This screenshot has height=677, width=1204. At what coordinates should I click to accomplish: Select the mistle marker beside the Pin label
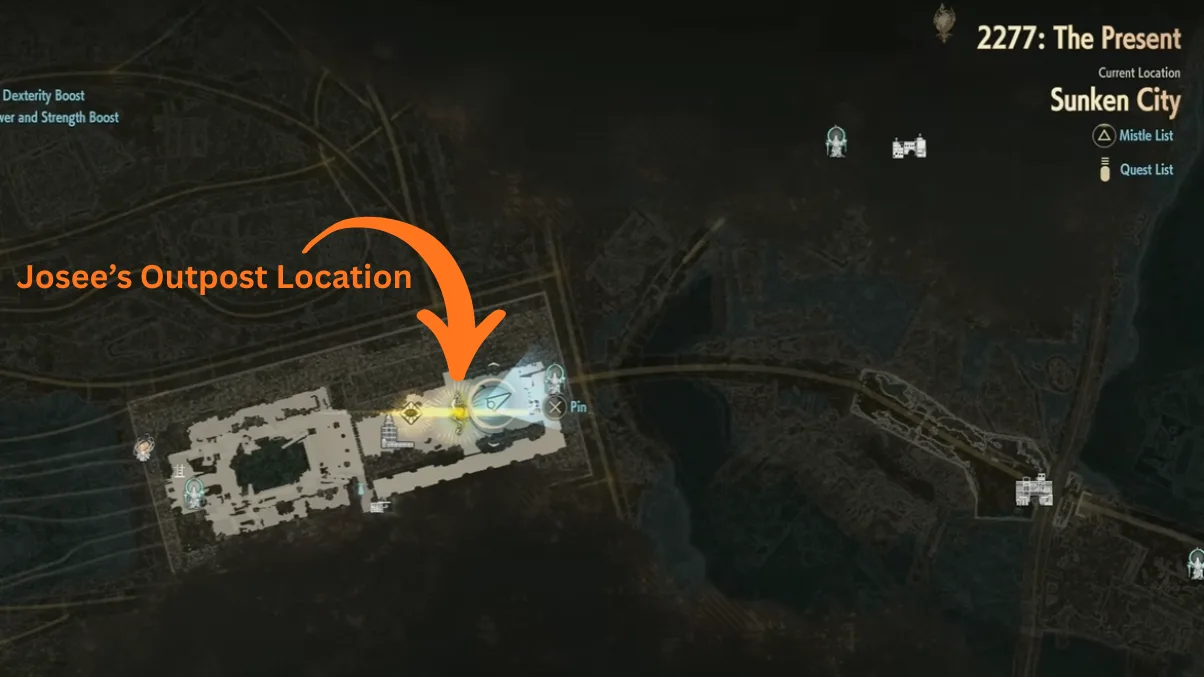click(x=555, y=379)
